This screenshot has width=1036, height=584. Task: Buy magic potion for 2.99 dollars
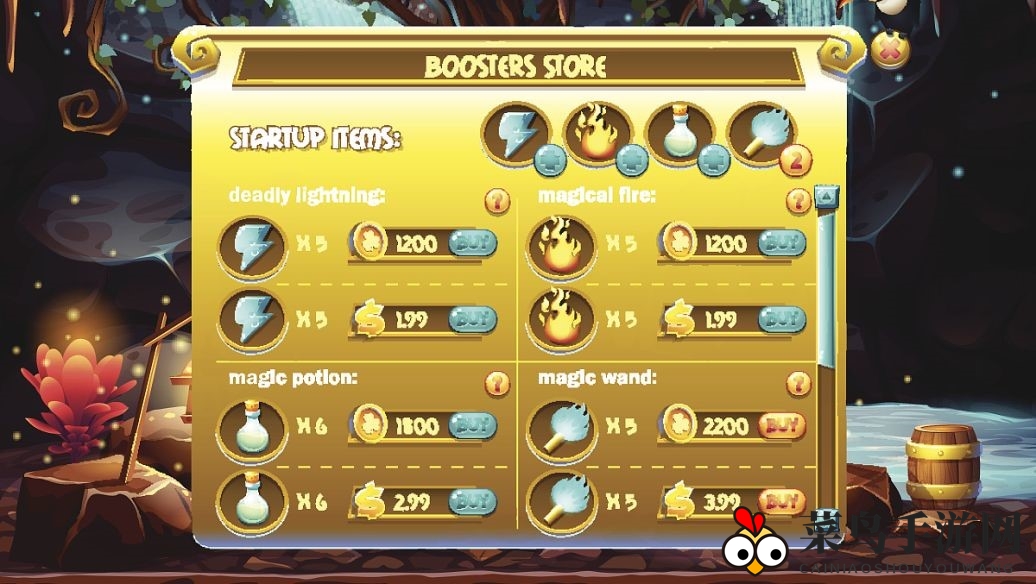(472, 502)
